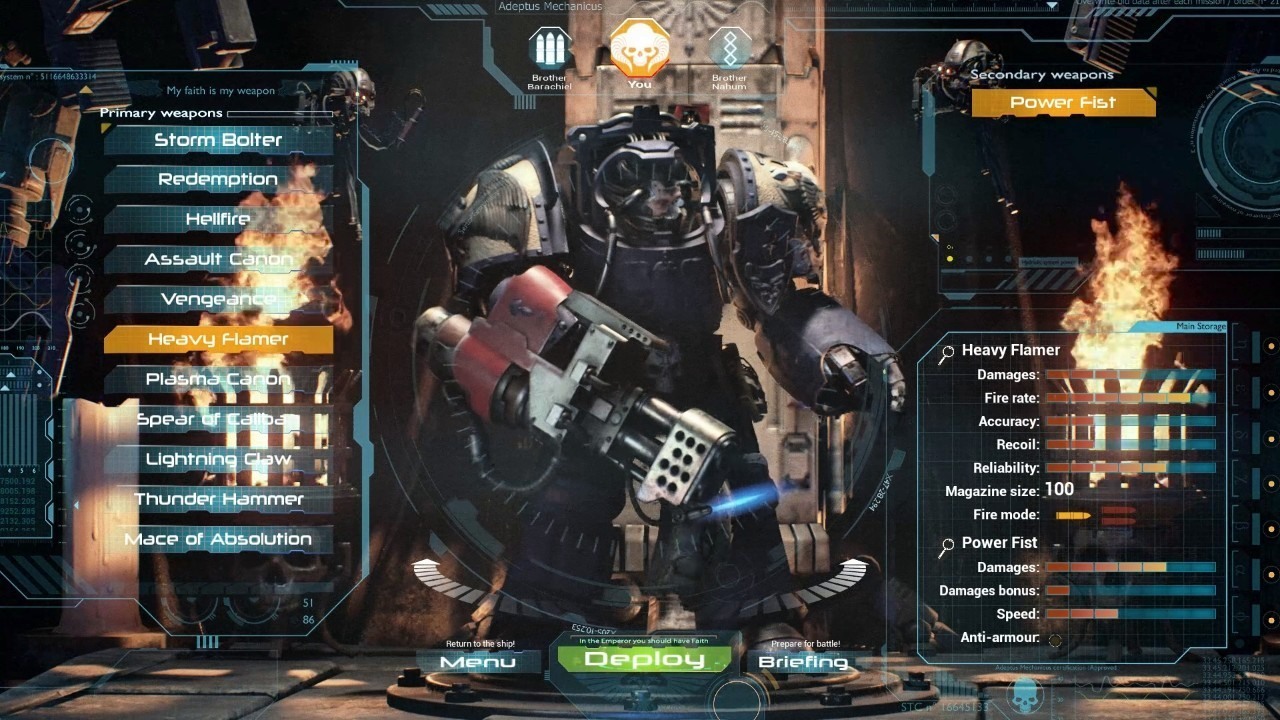Select the highlighted Heavy Flamer entry
This screenshot has width=1280, height=720.
coord(218,340)
